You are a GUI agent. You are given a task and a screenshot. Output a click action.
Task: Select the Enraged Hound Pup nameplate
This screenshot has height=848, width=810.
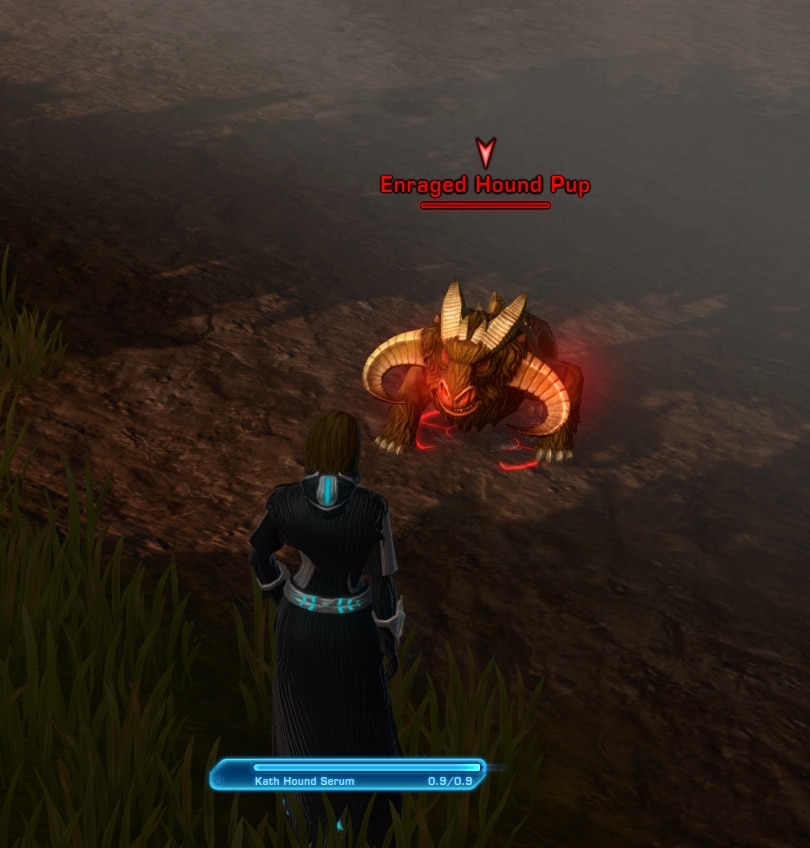pyautogui.click(x=485, y=186)
